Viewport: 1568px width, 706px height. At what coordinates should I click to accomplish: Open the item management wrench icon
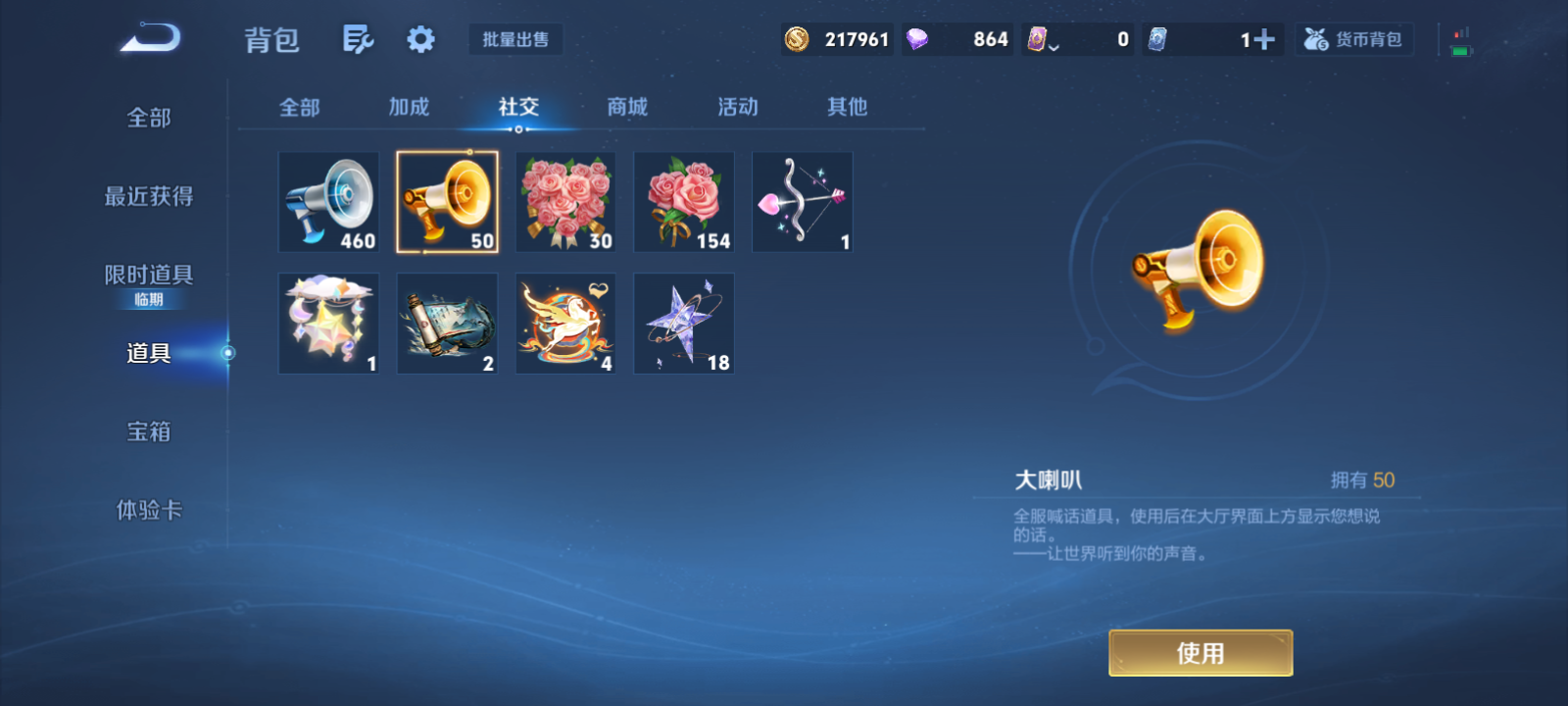[358, 37]
